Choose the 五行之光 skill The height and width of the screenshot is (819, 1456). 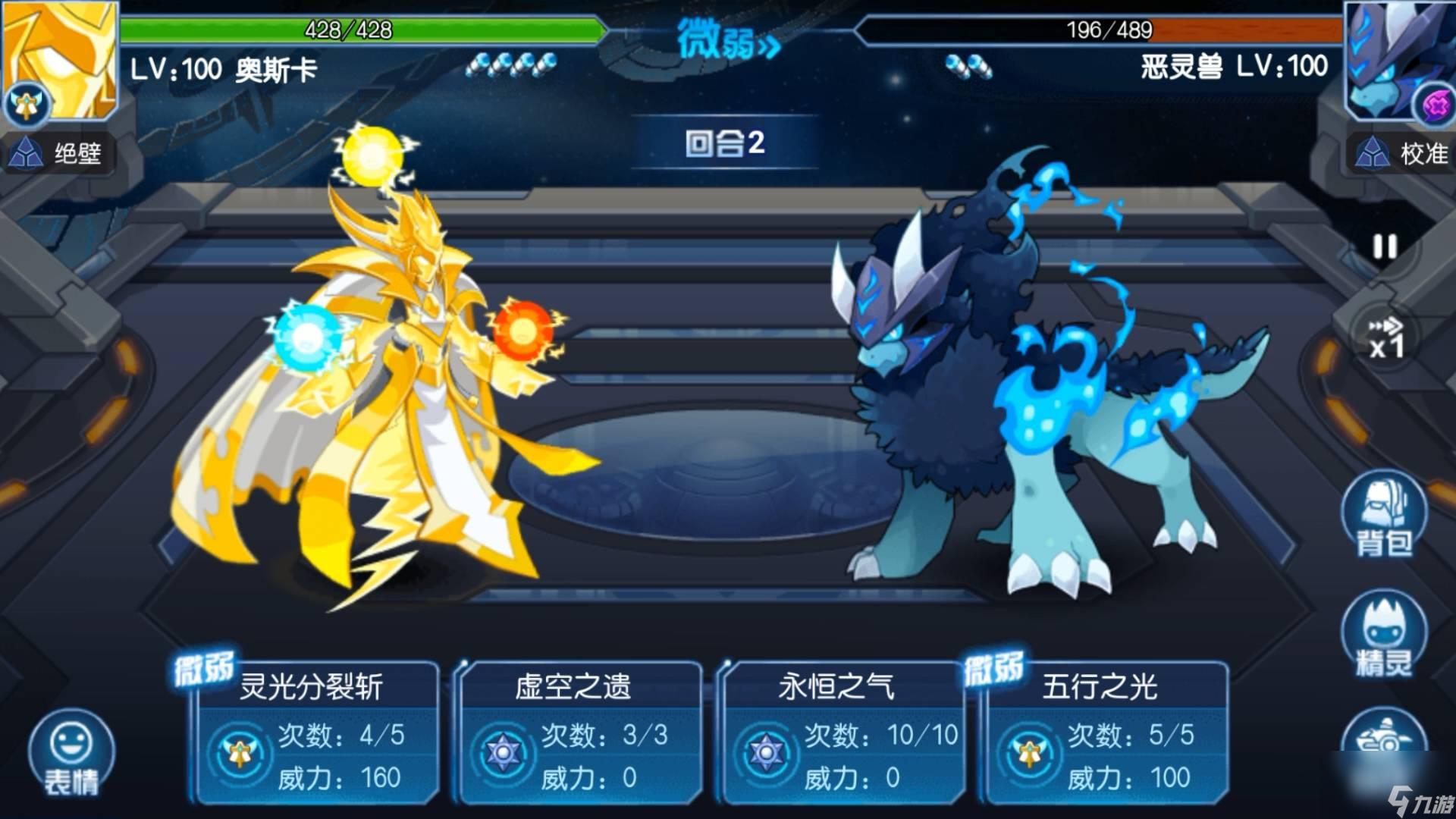point(1106,732)
